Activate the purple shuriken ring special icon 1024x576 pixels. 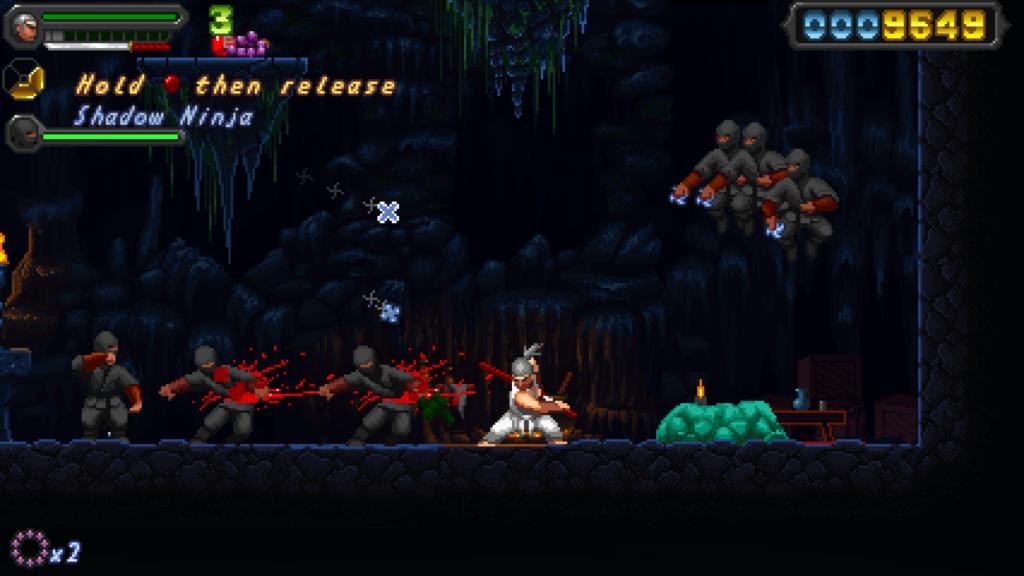tap(29, 547)
